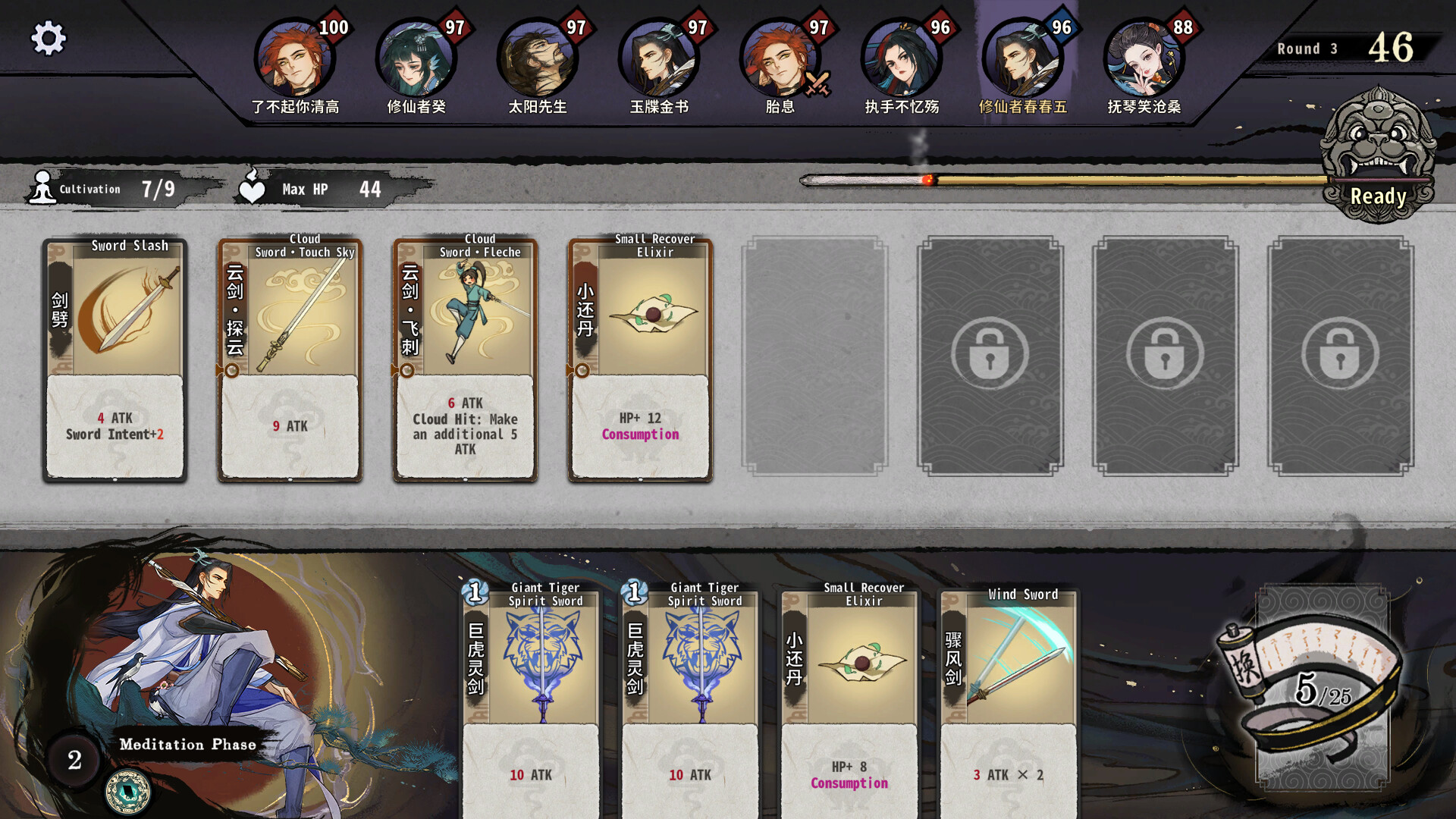
Task: Select the Sword Slash card
Action: (115, 356)
